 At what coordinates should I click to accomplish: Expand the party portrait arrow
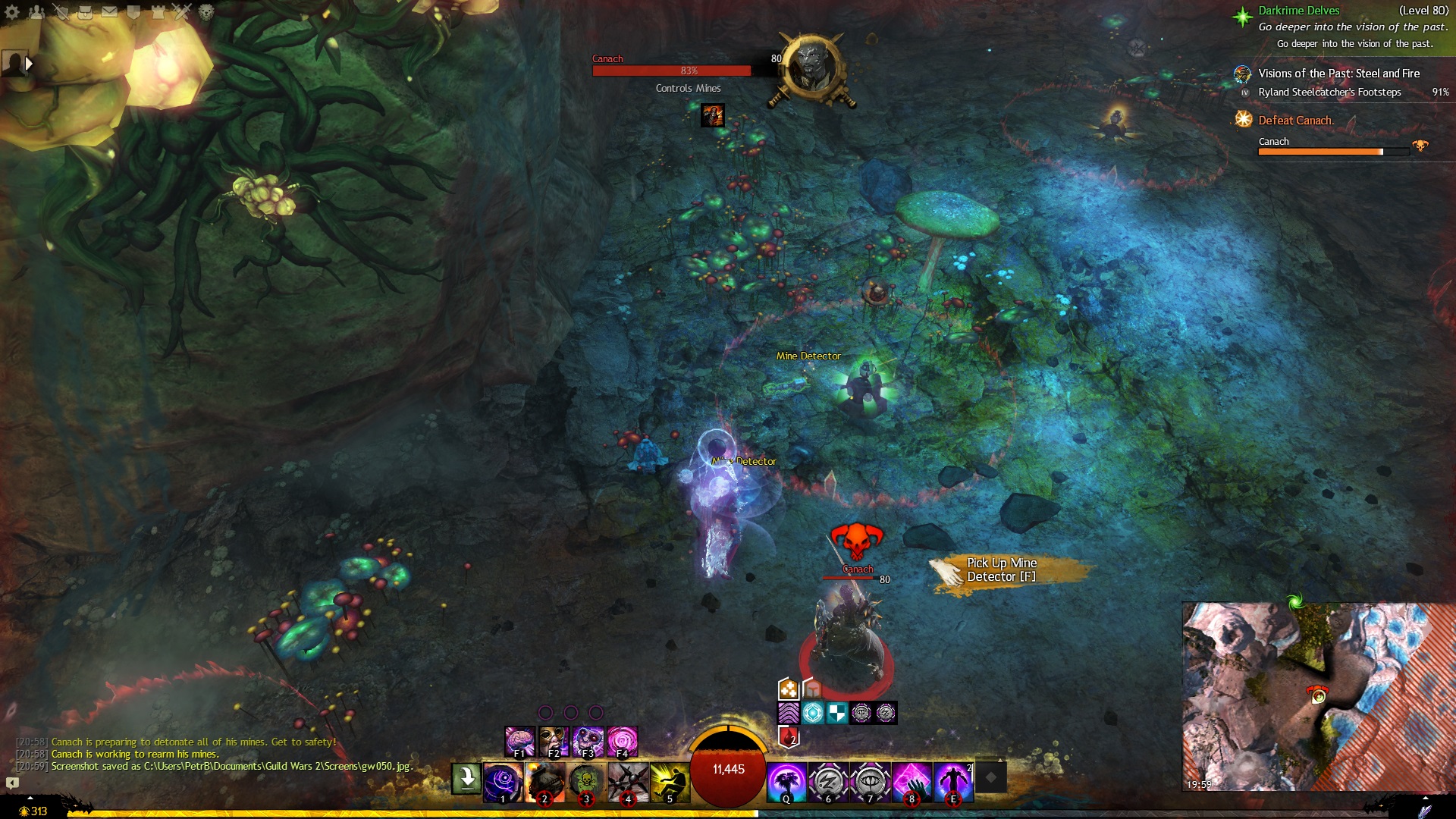[29, 64]
